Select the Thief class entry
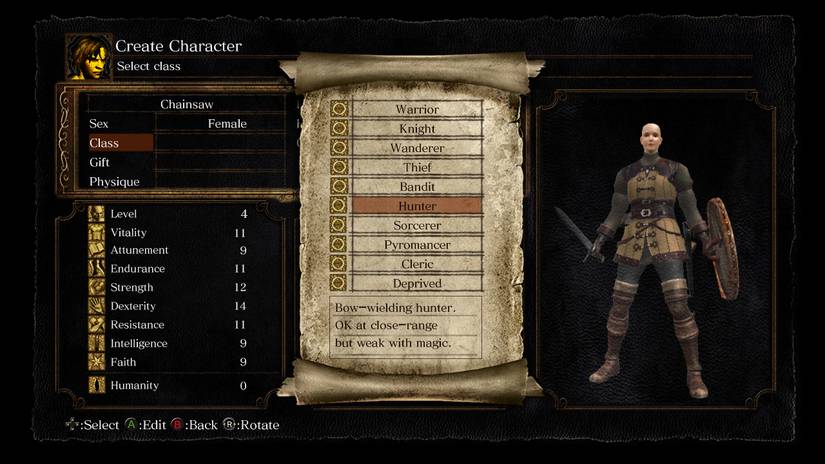The height and width of the screenshot is (464, 825). (x=416, y=167)
